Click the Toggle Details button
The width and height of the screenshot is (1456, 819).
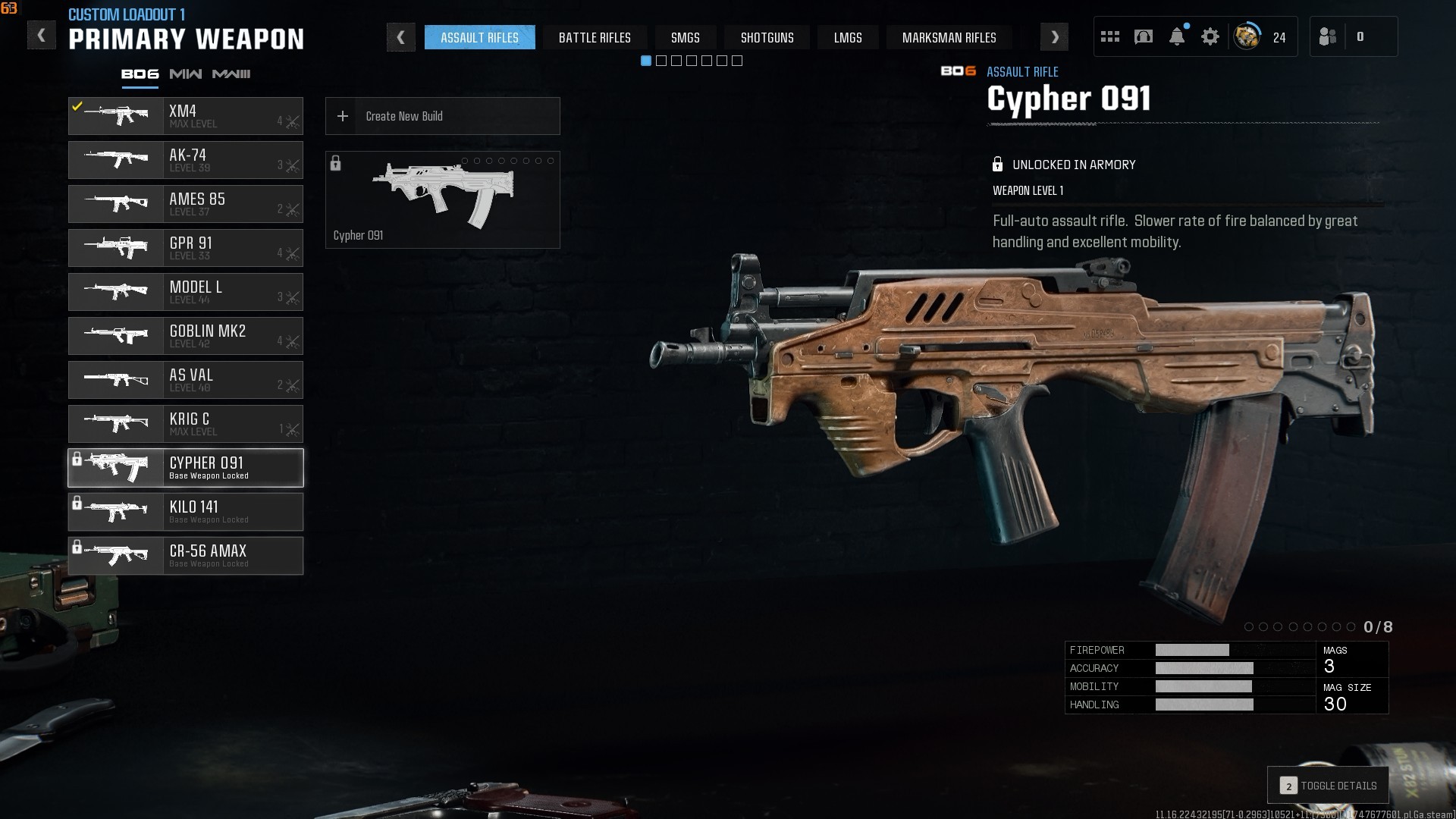[1329, 786]
